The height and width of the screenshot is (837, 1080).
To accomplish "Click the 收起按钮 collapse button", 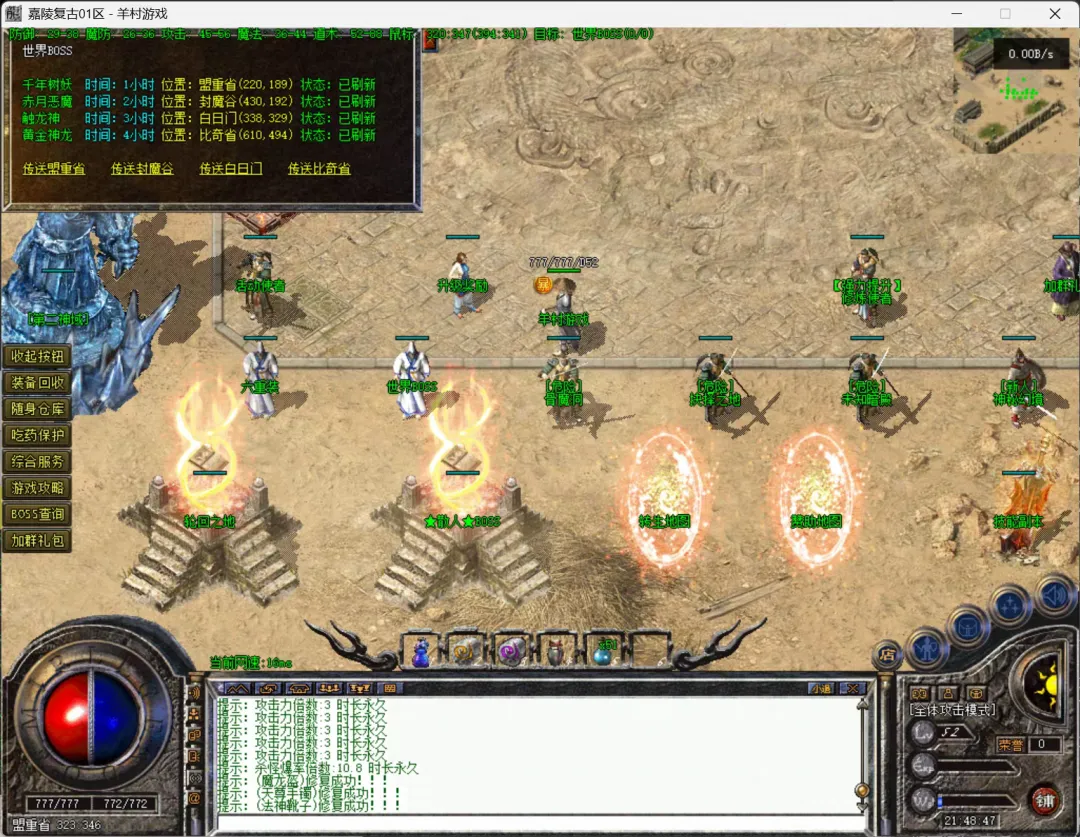I will tap(37, 357).
